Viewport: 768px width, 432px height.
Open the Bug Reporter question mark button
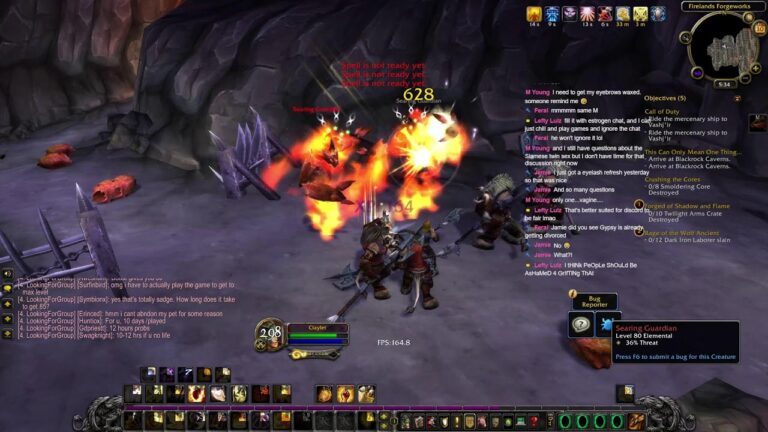[x=581, y=325]
